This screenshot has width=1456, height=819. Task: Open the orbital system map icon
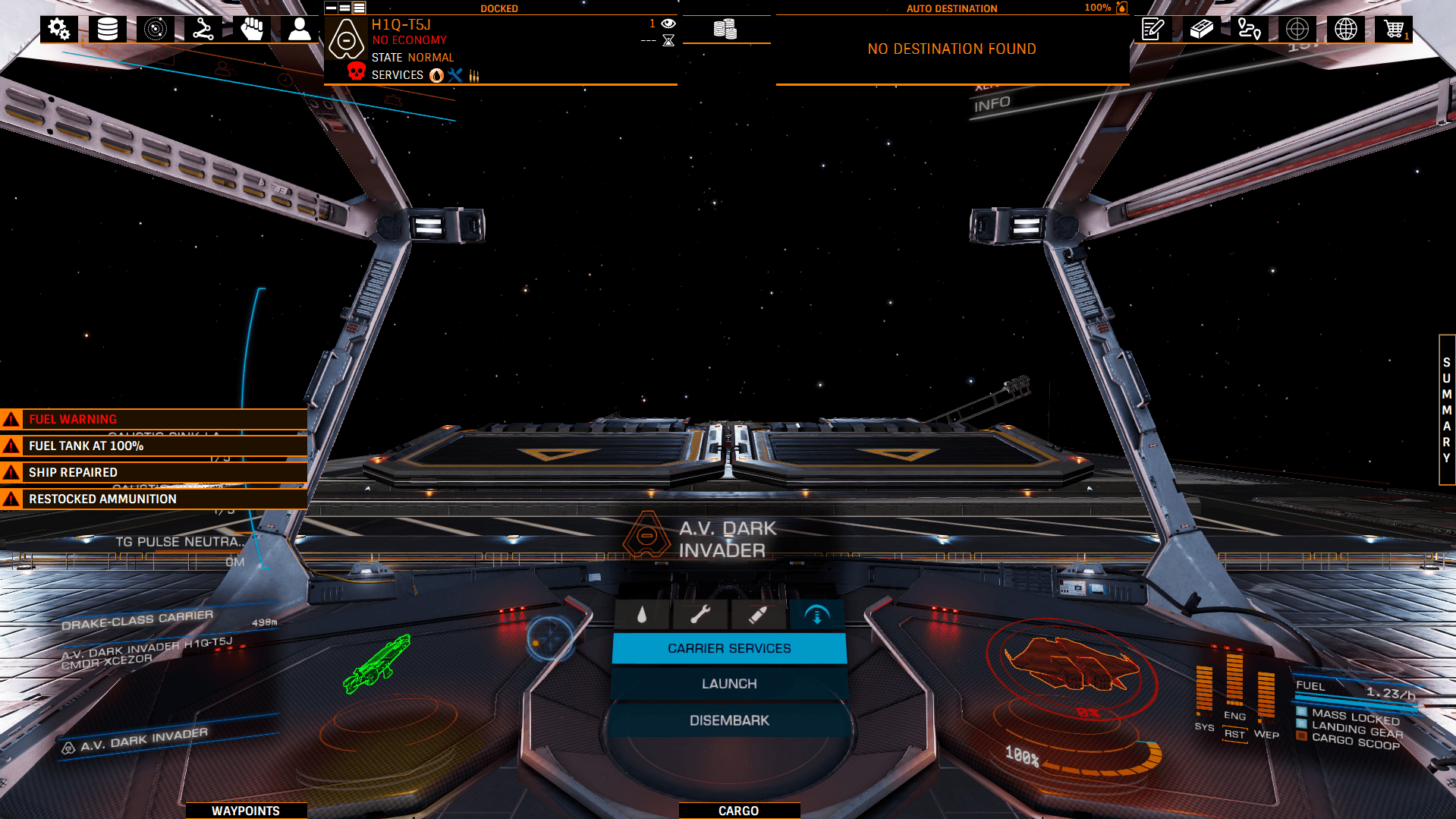[156, 30]
